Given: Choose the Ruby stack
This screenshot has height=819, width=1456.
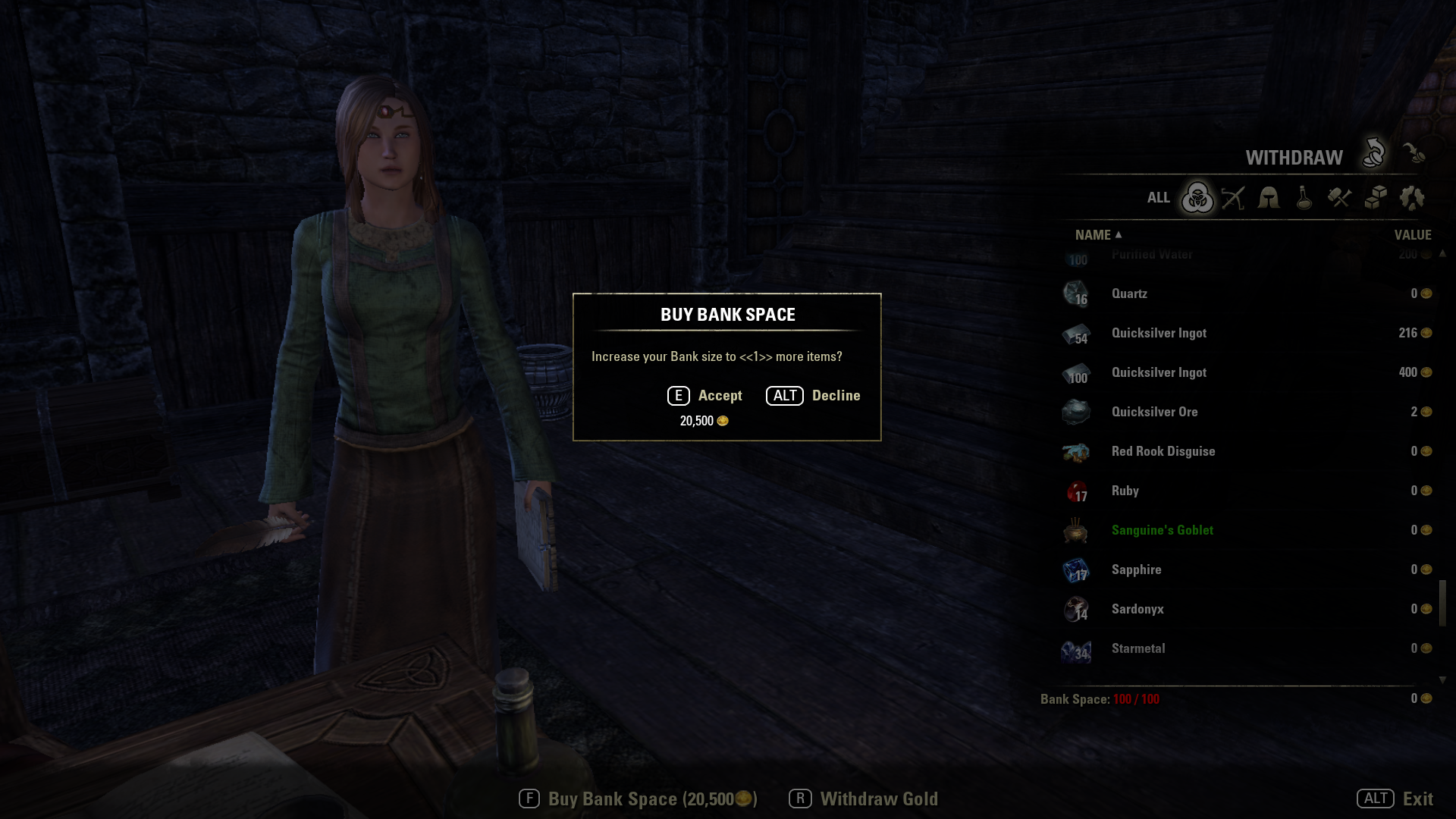Looking at the screenshot, I should coord(1125,491).
